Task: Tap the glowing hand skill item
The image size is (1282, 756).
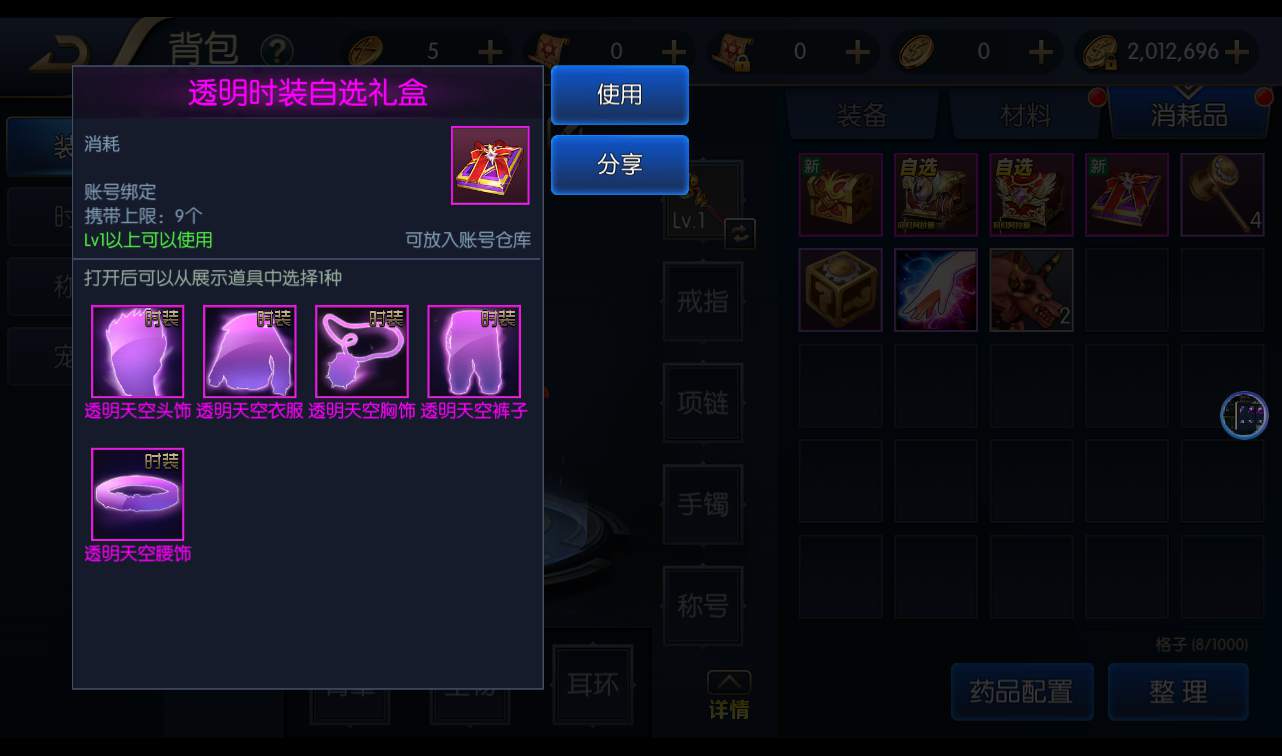Action: (x=936, y=290)
